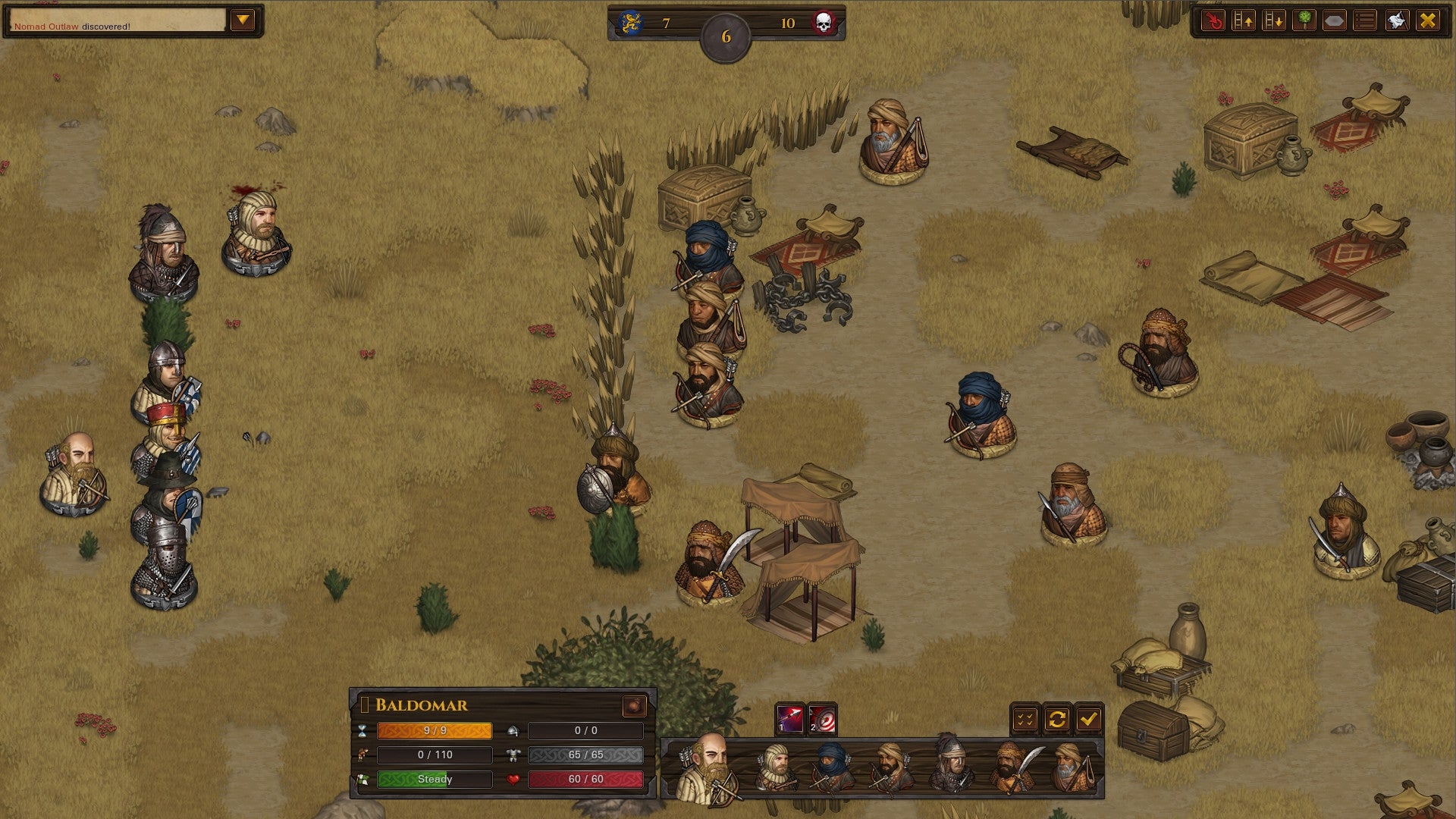Click the red undo movement icon
The image size is (1456, 819).
[x=1213, y=21]
